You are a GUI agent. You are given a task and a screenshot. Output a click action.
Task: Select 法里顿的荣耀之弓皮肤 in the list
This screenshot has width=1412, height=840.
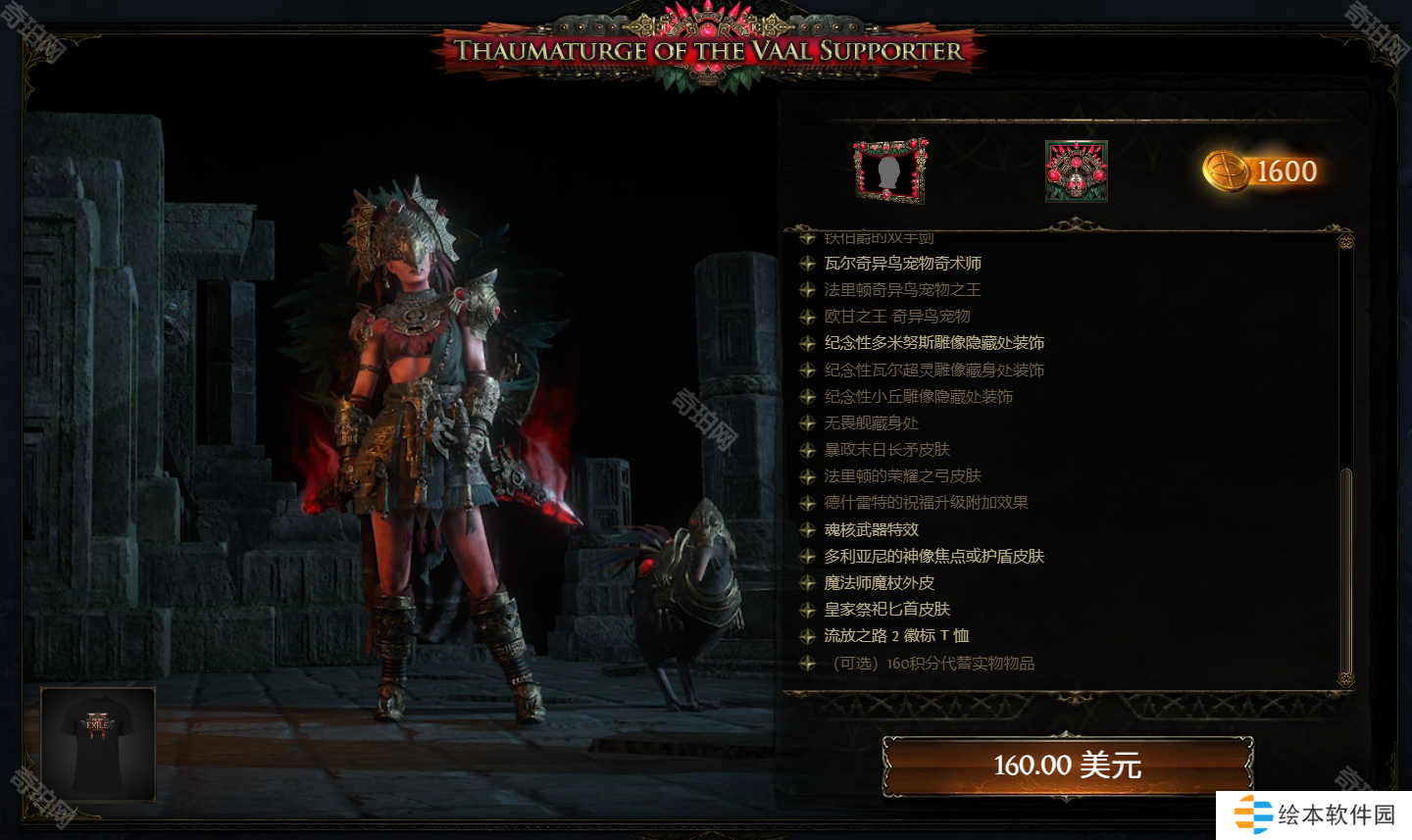click(902, 476)
